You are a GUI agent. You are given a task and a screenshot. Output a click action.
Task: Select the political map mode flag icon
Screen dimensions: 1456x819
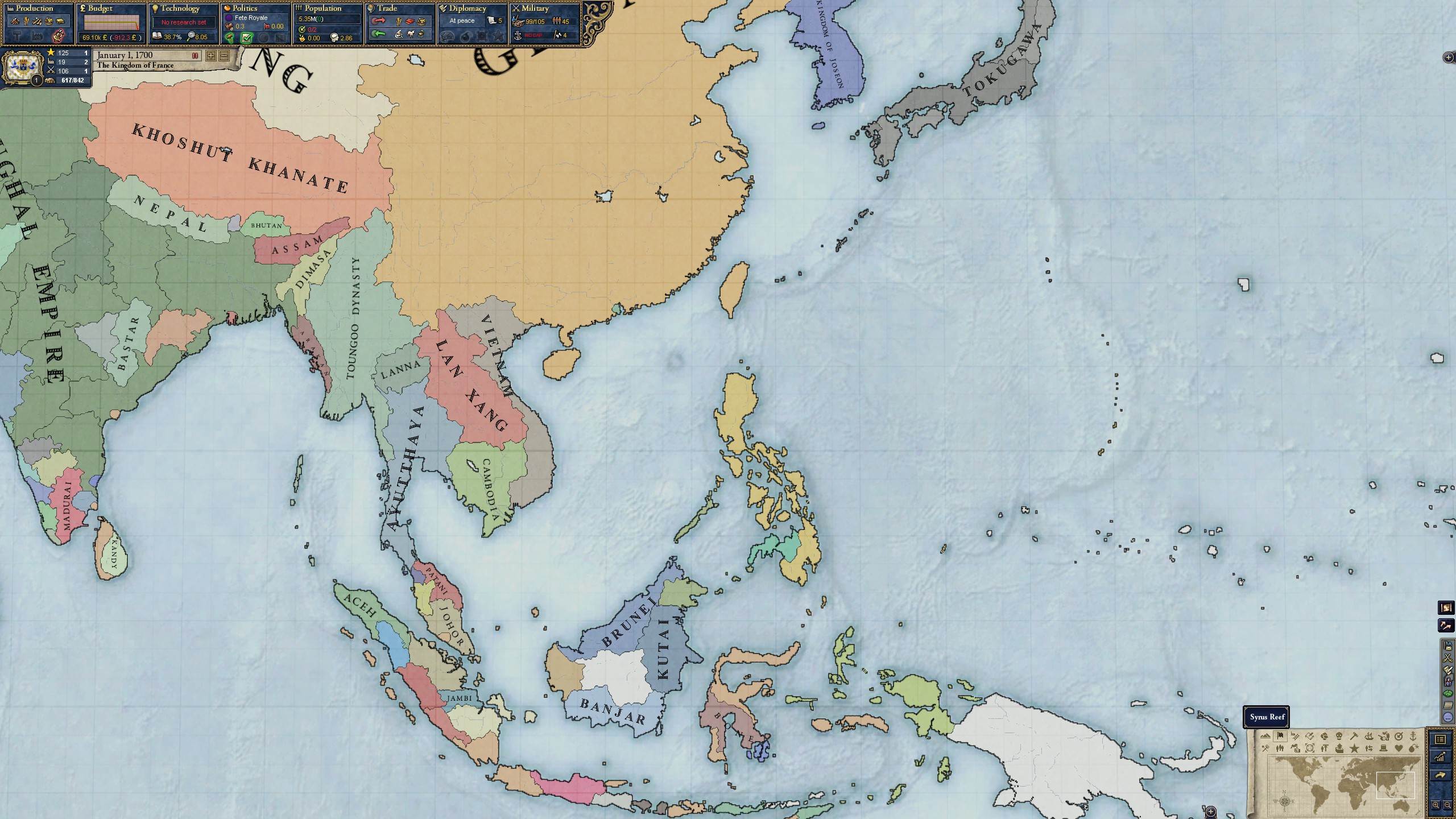1280,736
